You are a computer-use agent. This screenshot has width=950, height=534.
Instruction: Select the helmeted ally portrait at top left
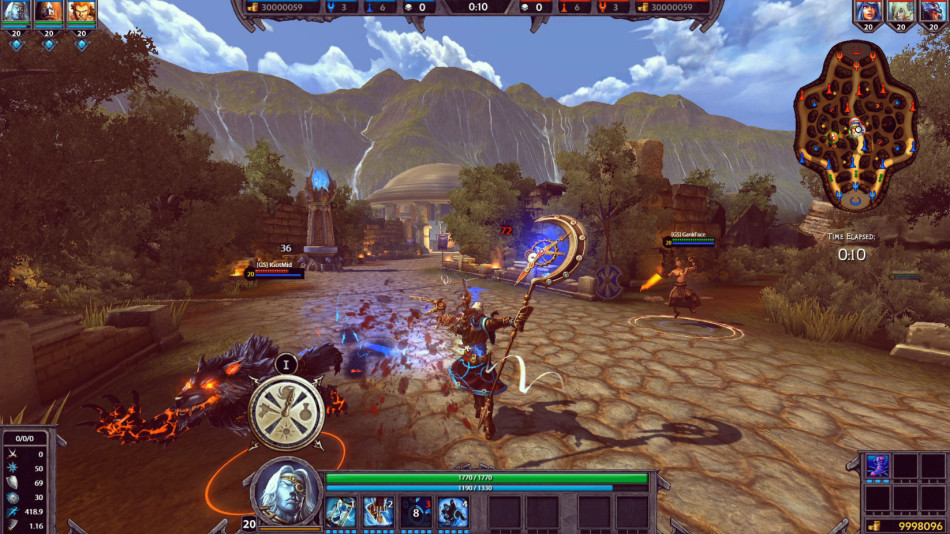(48, 12)
